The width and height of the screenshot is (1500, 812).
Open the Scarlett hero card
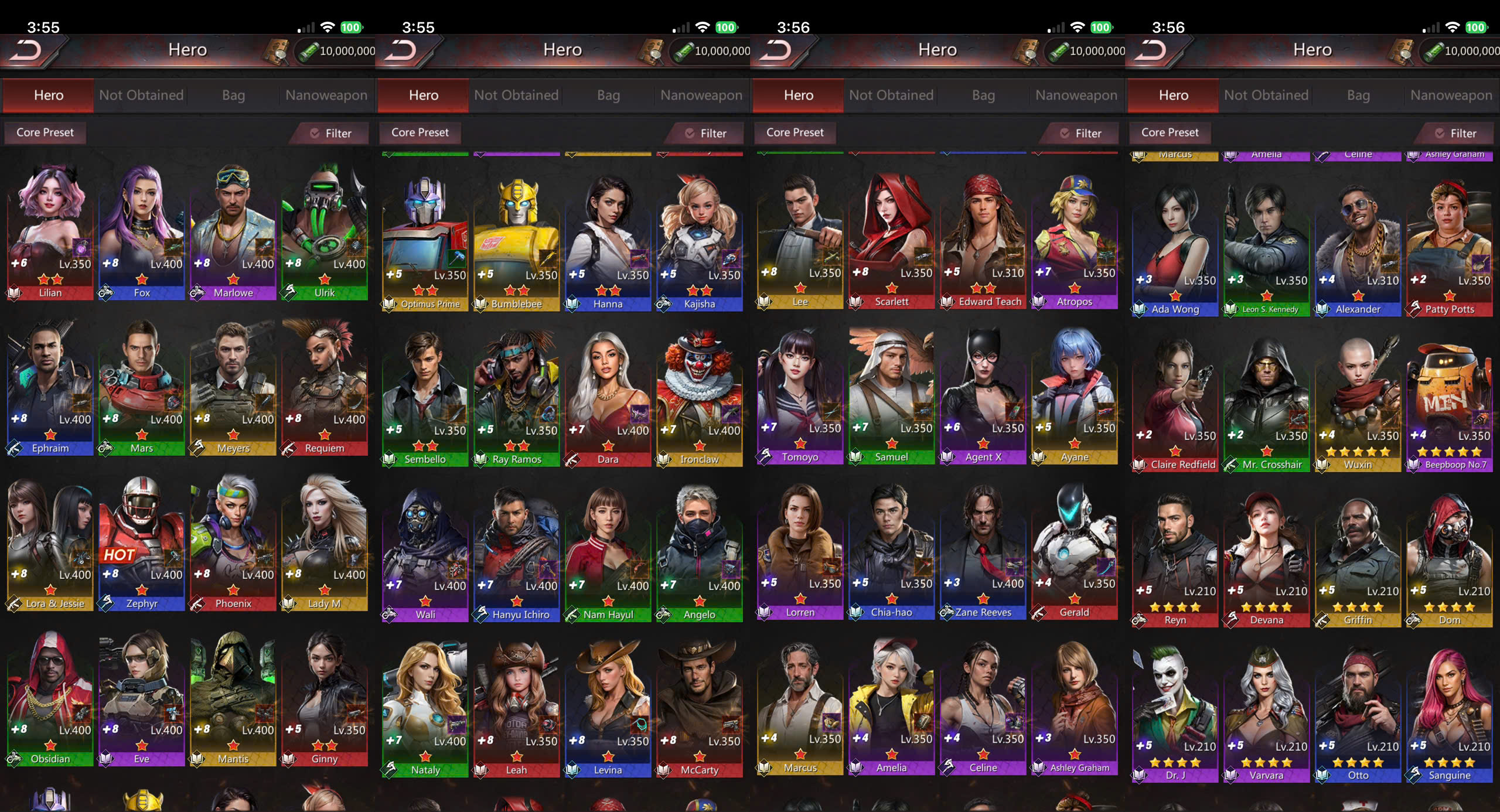[892, 240]
